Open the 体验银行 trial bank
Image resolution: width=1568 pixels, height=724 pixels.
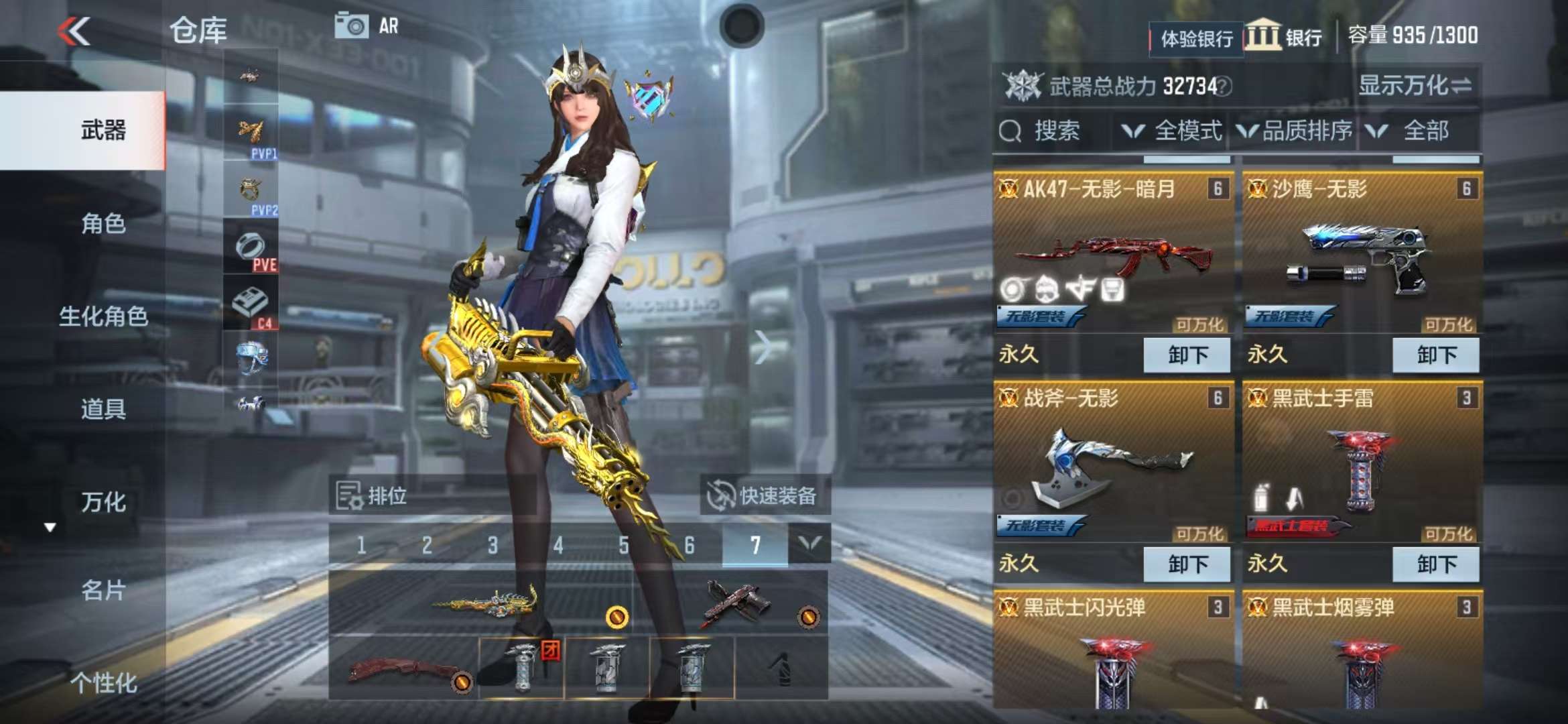click(1196, 39)
